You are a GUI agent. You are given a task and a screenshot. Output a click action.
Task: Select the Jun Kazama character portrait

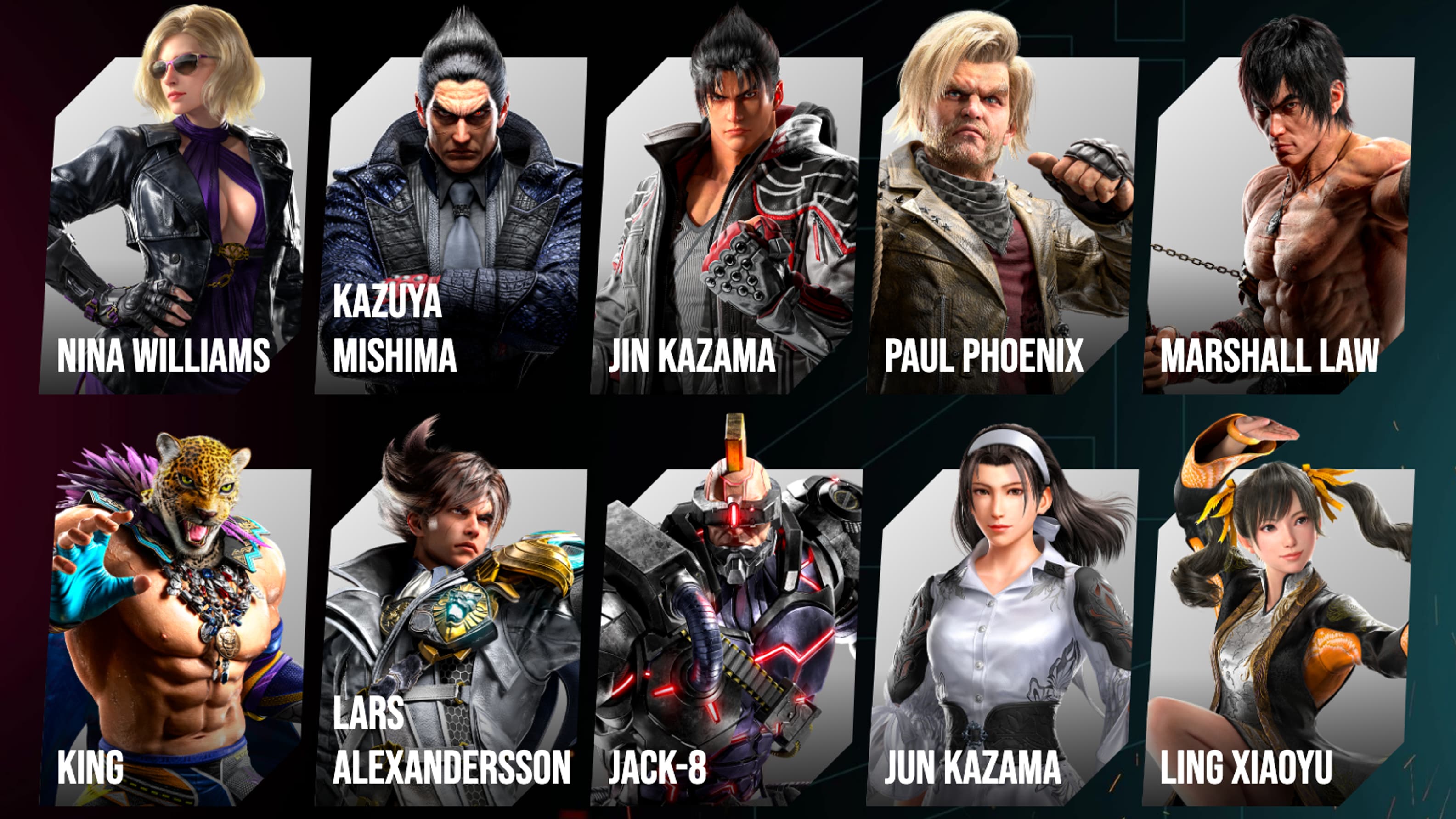(x=1012, y=593)
